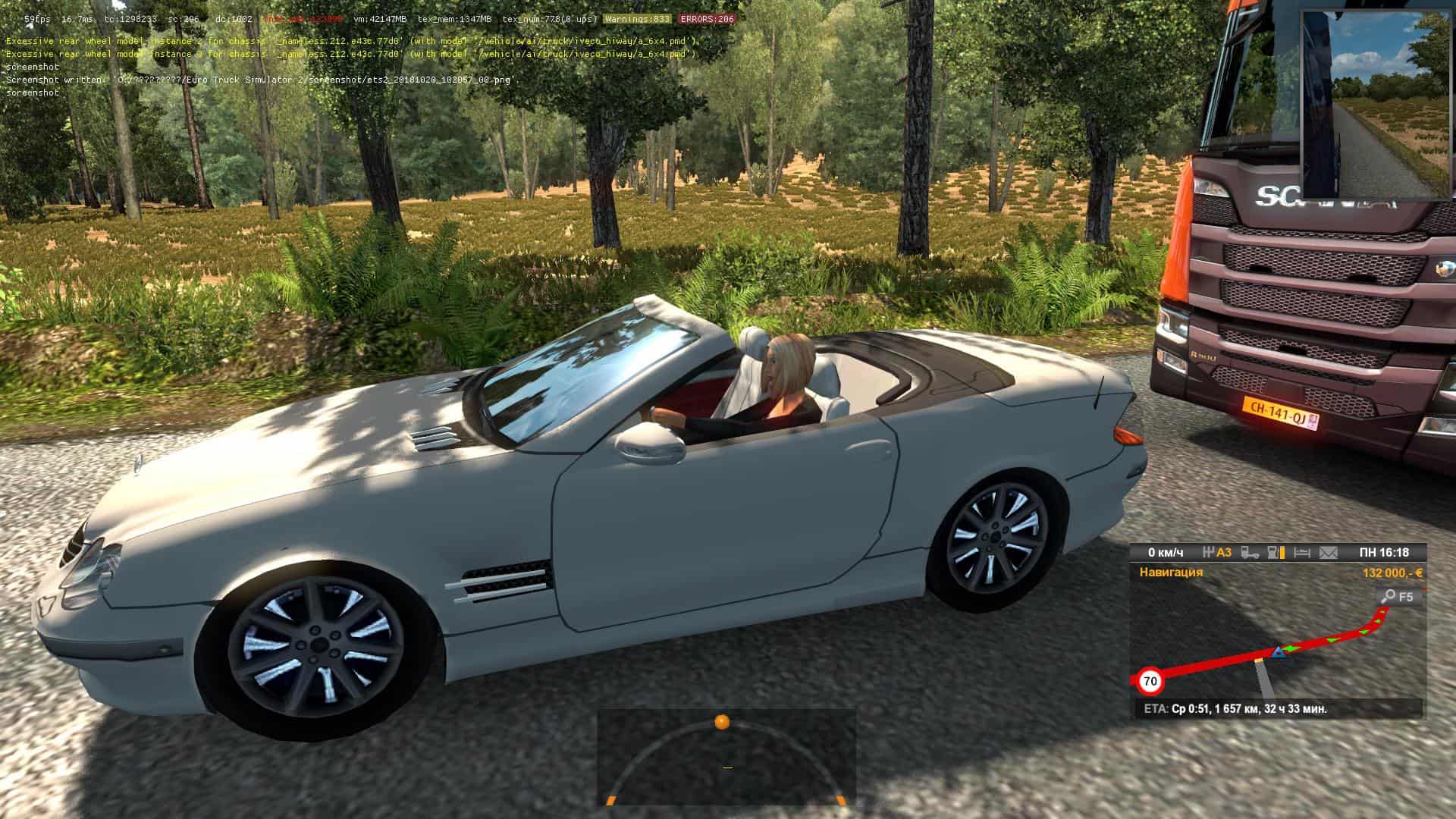
Task: Click the magnifier zoom control on GPS map
Action: [1389, 596]
